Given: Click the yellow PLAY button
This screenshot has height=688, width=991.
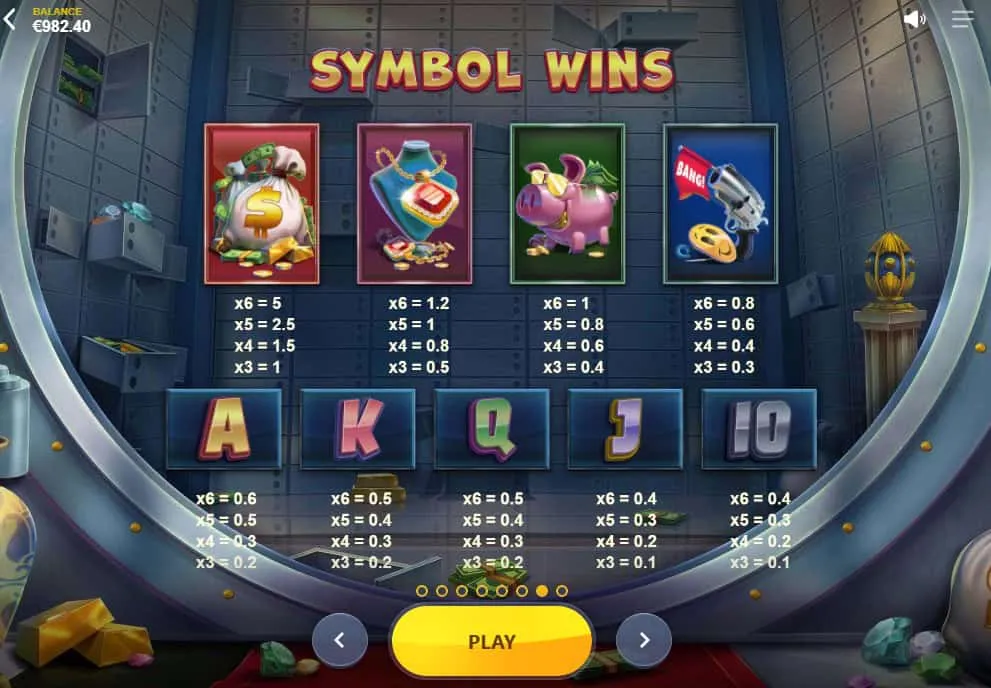Looking at the screenshot, I should tap(492, 641).
